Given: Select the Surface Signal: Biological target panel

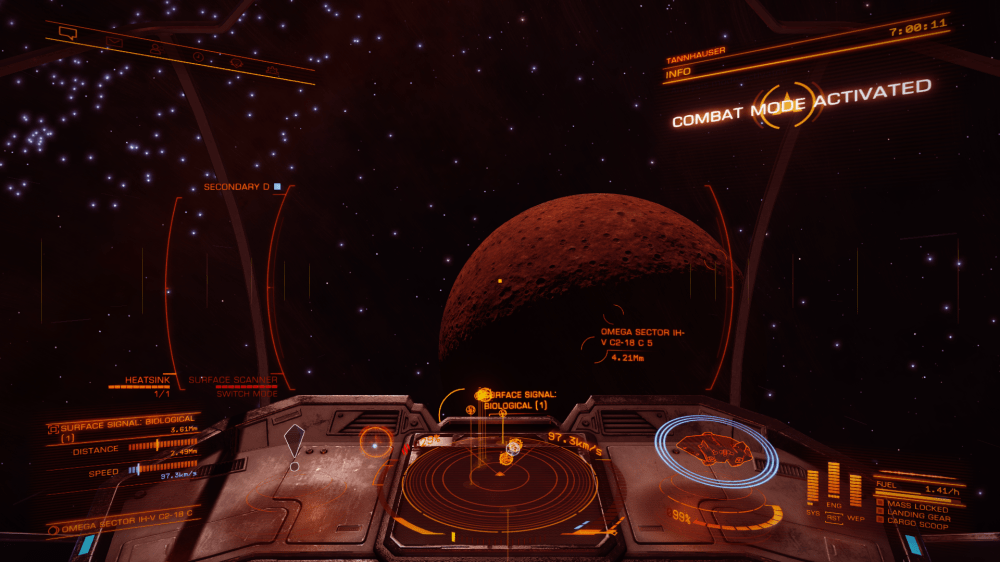Looking at the screenshot, I should tap(120, 429).
